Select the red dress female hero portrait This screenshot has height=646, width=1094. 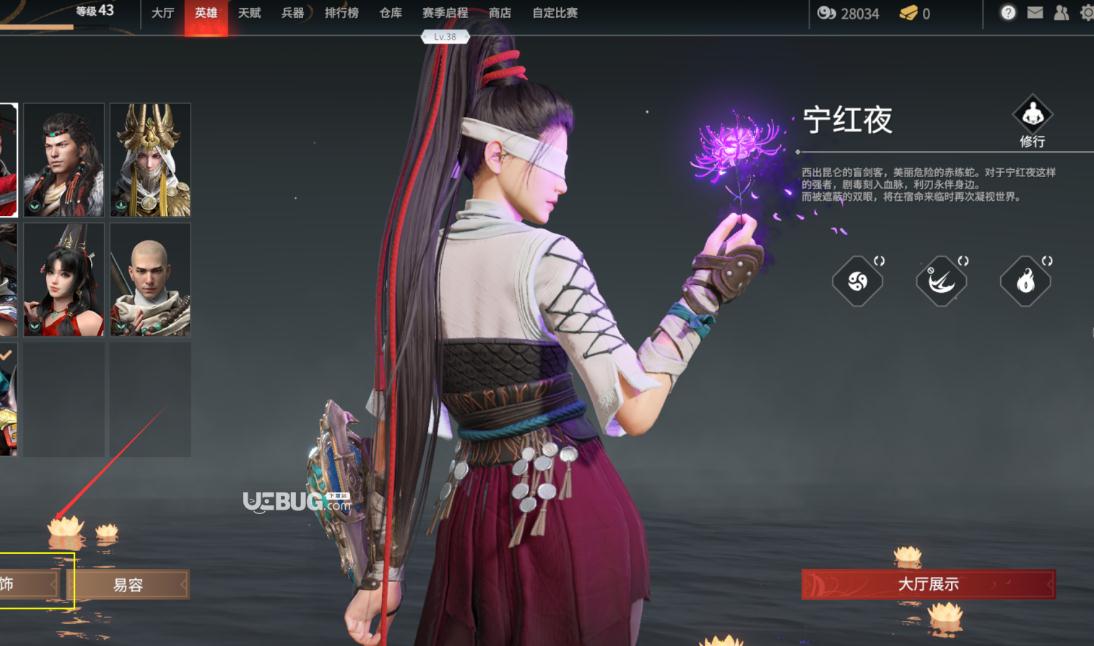64,279
